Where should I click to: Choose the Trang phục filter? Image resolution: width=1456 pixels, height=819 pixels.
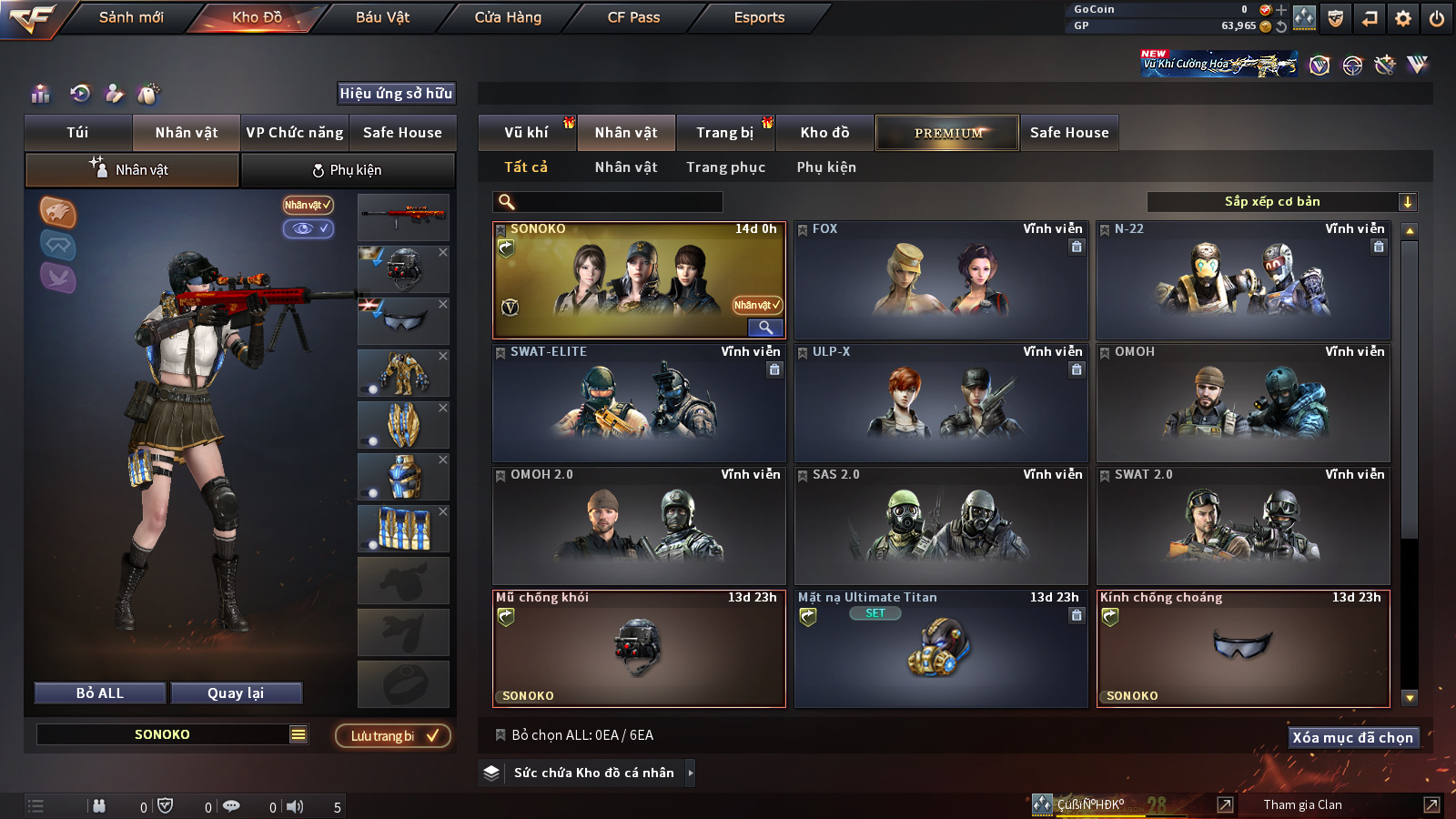(x=725, y=167)
